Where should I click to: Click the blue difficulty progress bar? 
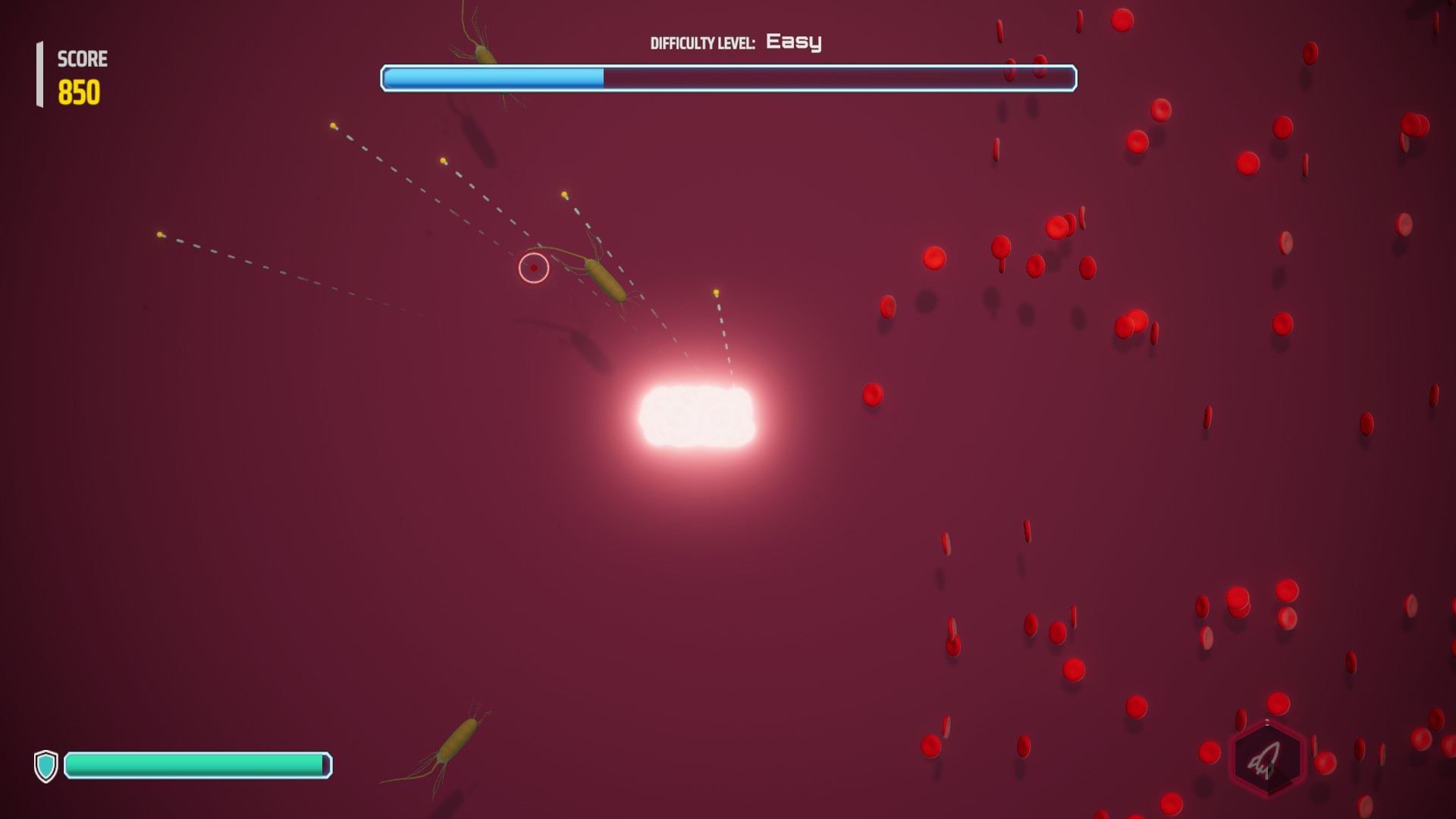coord(493,79)
